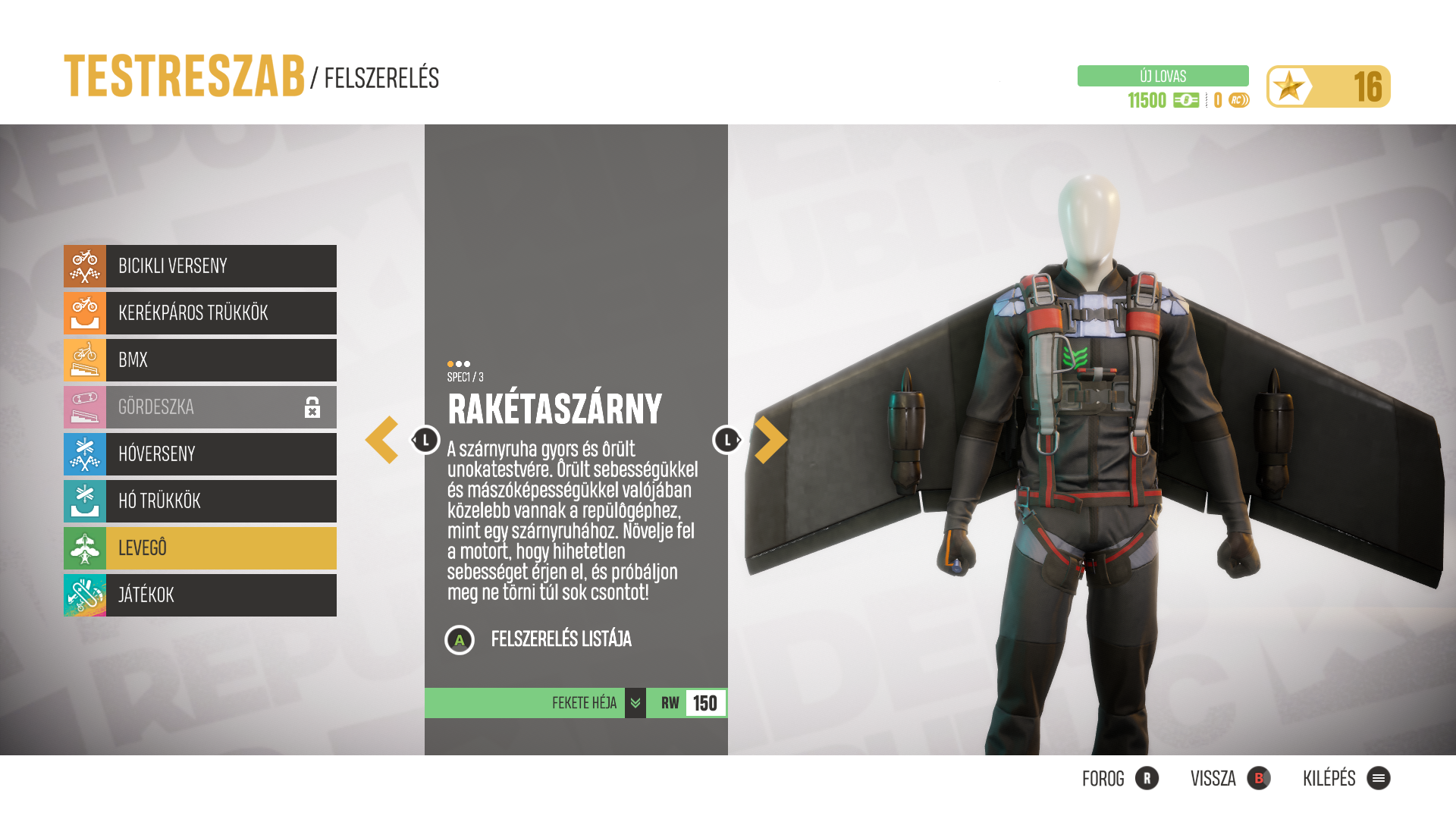This screenshot has width=1456, height=819.
Task: Click the Vissza back option
Action: pyautogui.click(x=1230, y=779)
